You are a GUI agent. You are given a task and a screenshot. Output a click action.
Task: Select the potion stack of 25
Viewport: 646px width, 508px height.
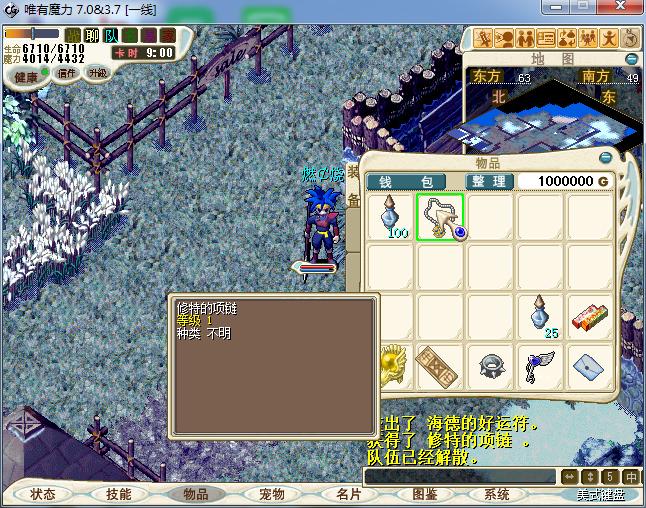coord(541,316)
